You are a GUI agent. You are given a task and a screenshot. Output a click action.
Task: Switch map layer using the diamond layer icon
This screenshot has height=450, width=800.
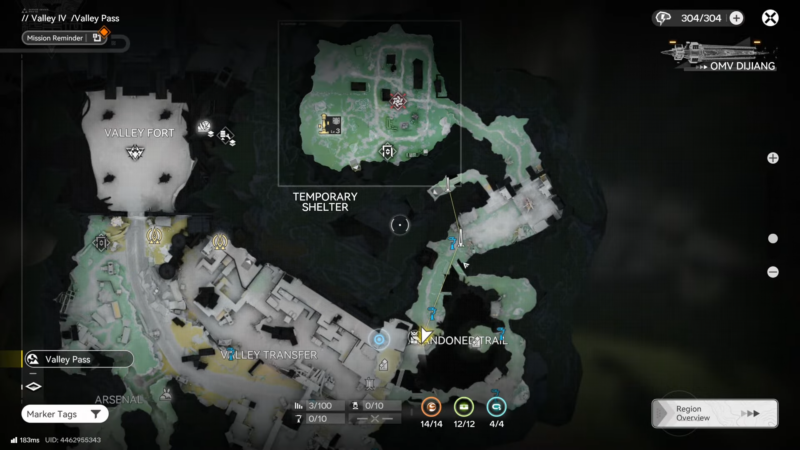coord(32,386)
